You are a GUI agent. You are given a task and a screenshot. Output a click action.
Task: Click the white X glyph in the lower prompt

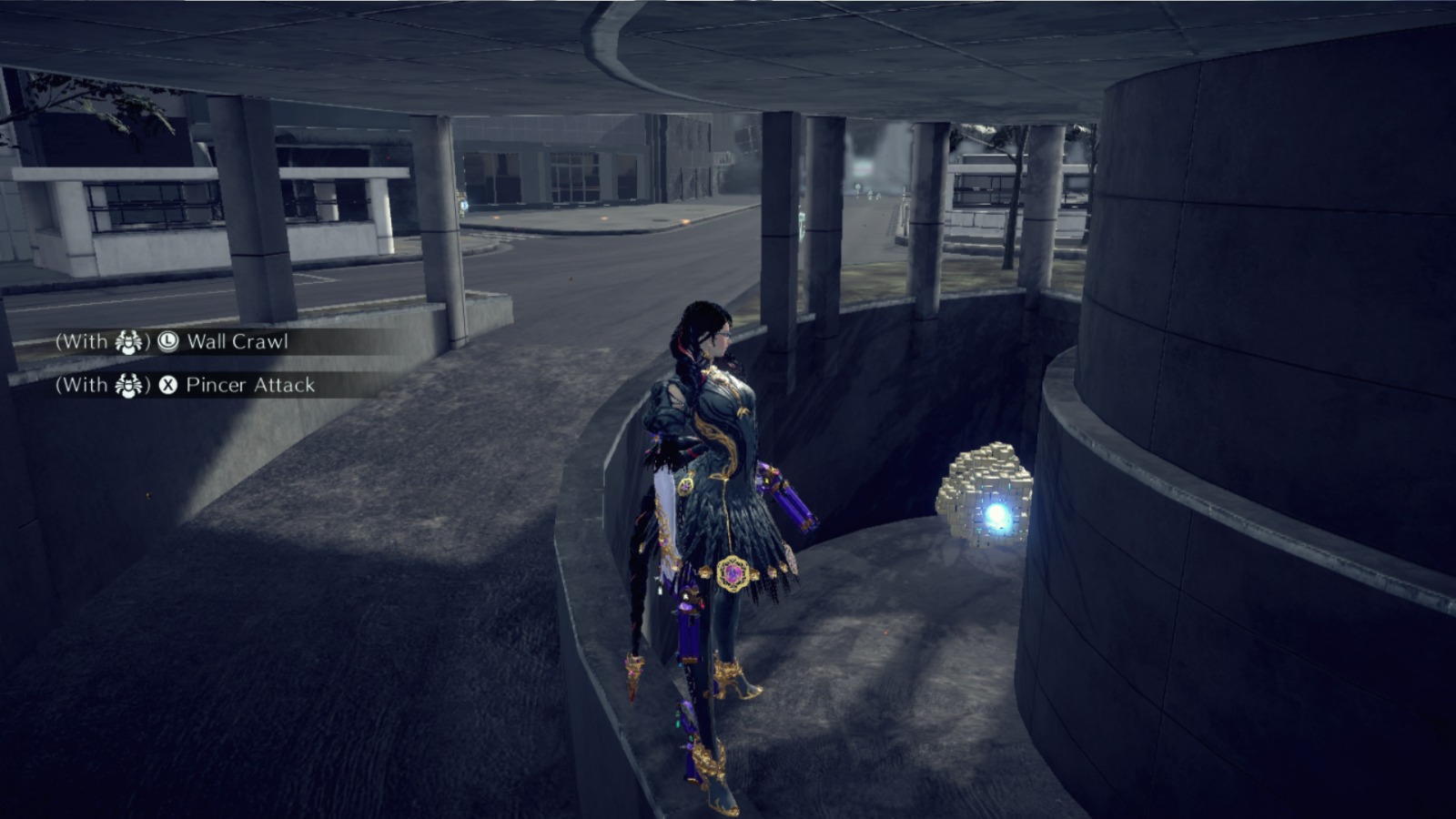pos(169,386)
